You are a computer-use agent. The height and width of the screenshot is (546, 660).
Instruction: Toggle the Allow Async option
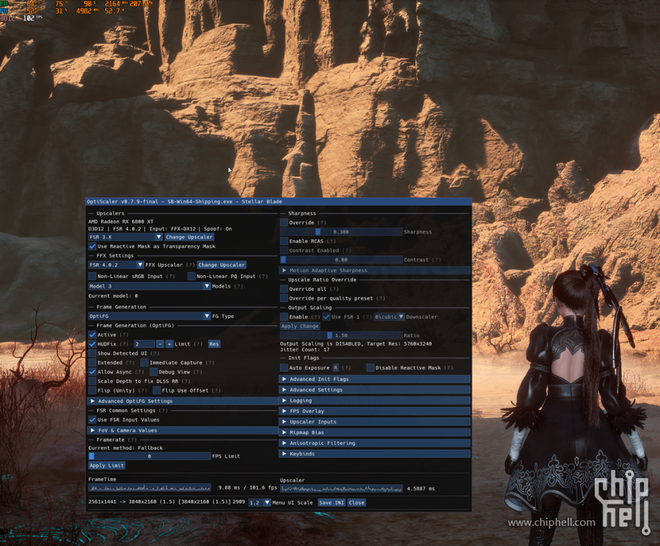92,372
